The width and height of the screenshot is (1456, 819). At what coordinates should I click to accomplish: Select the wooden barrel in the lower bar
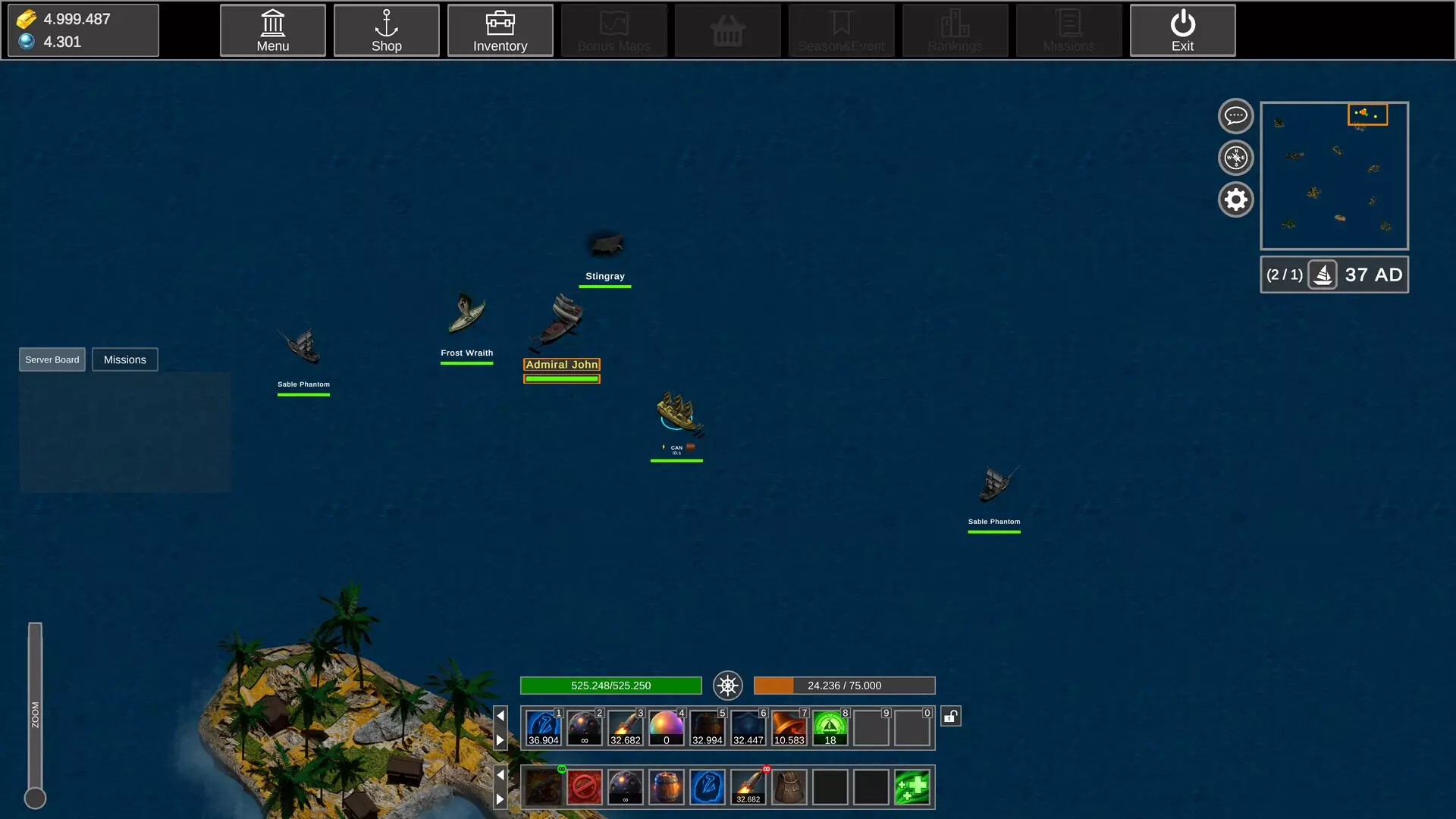[x=666, y=787]
